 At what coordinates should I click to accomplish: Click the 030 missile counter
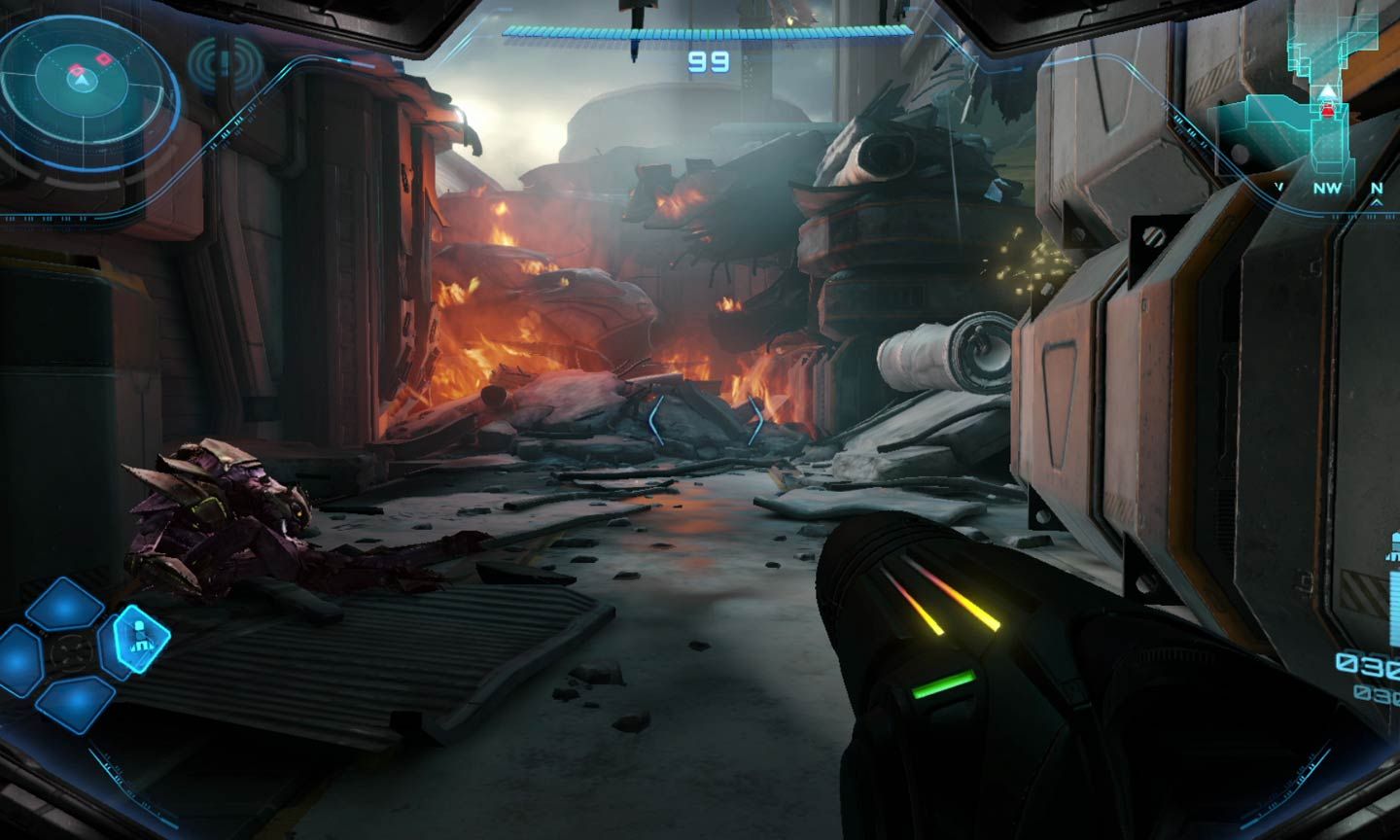1368,664
